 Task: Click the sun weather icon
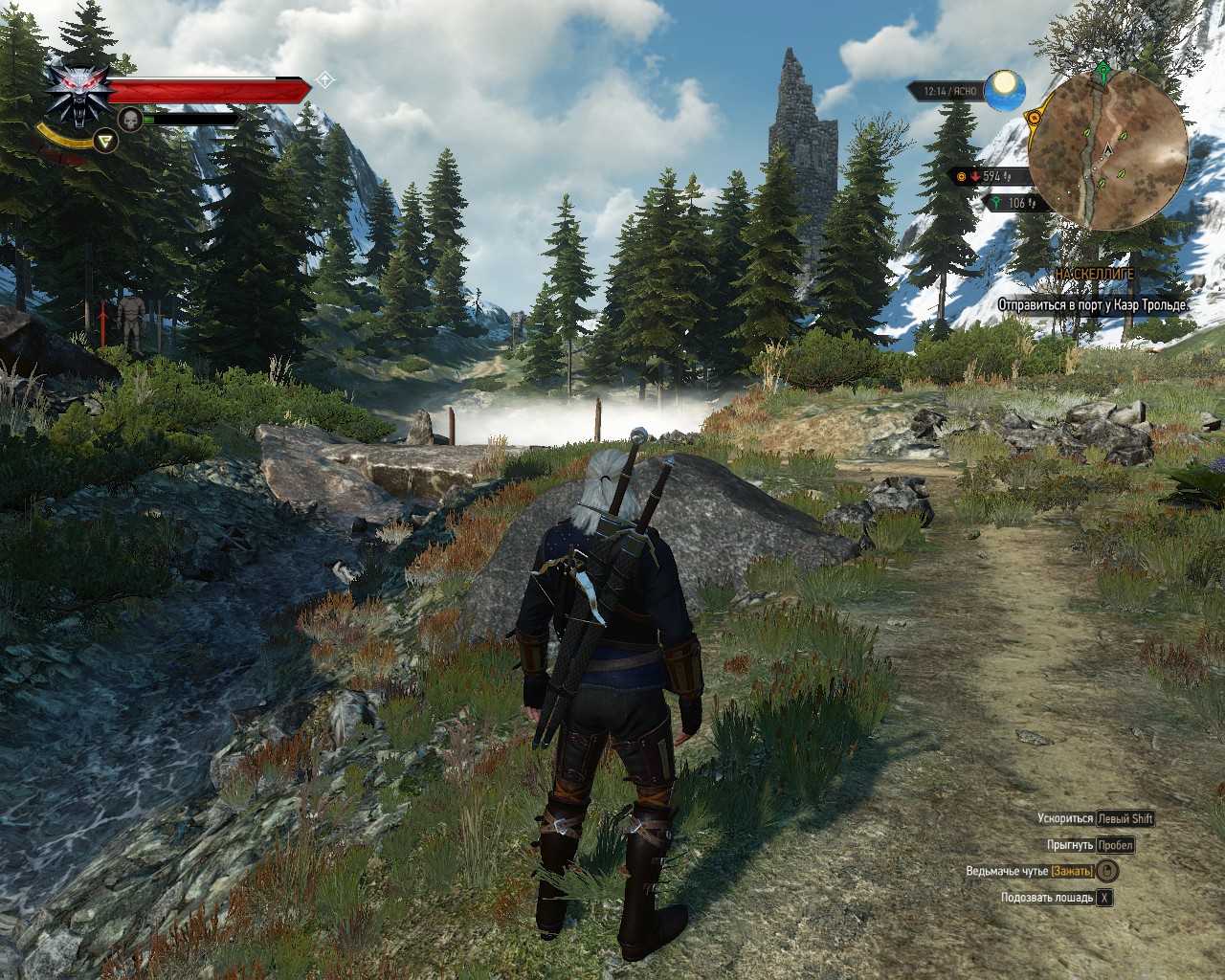[x=1005, y=89]
